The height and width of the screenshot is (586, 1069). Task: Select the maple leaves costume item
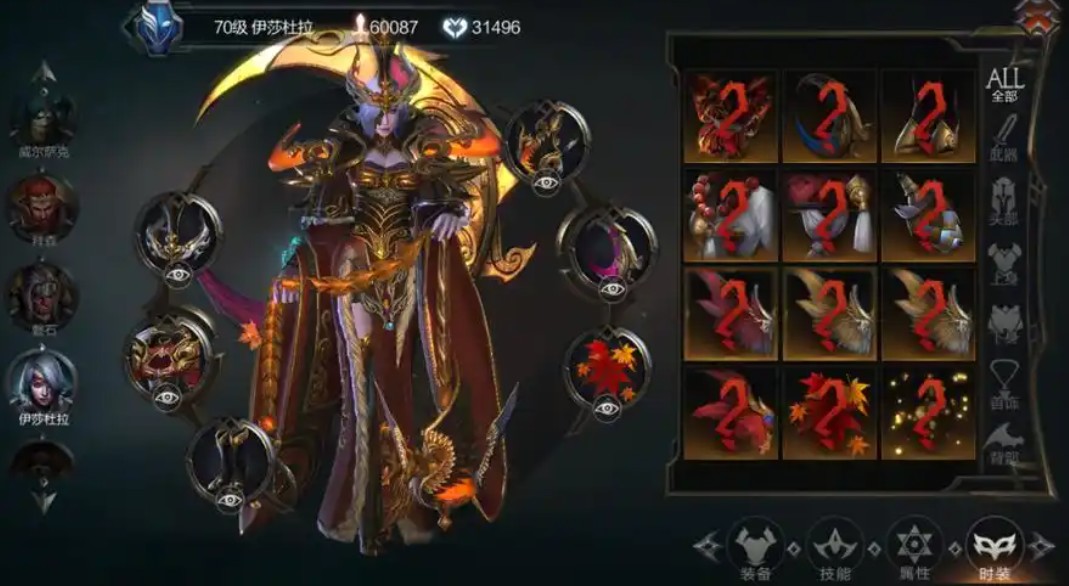click(x=829, y=413)
